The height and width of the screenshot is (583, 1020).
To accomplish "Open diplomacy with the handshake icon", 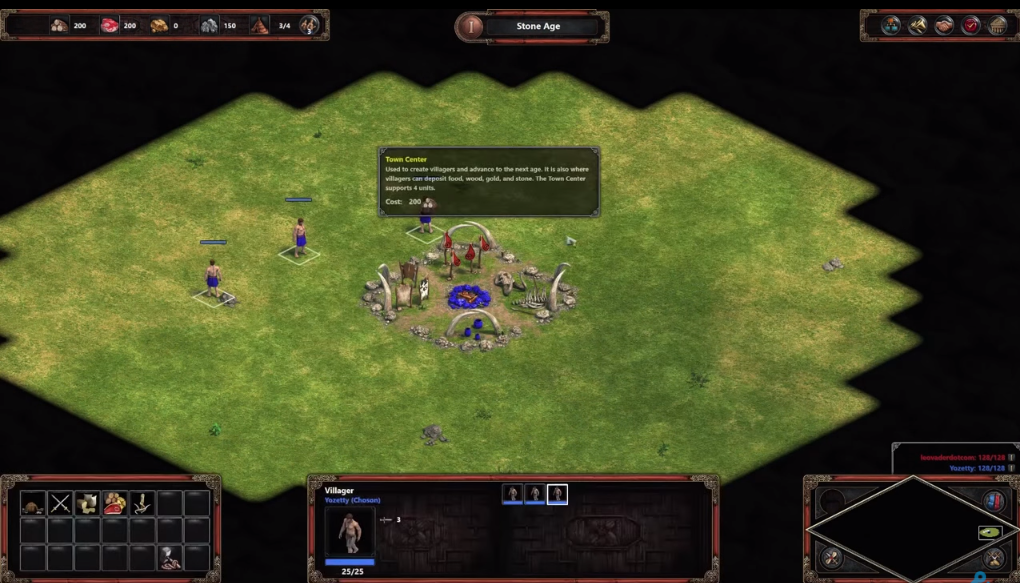I will [x=944, y=26].
